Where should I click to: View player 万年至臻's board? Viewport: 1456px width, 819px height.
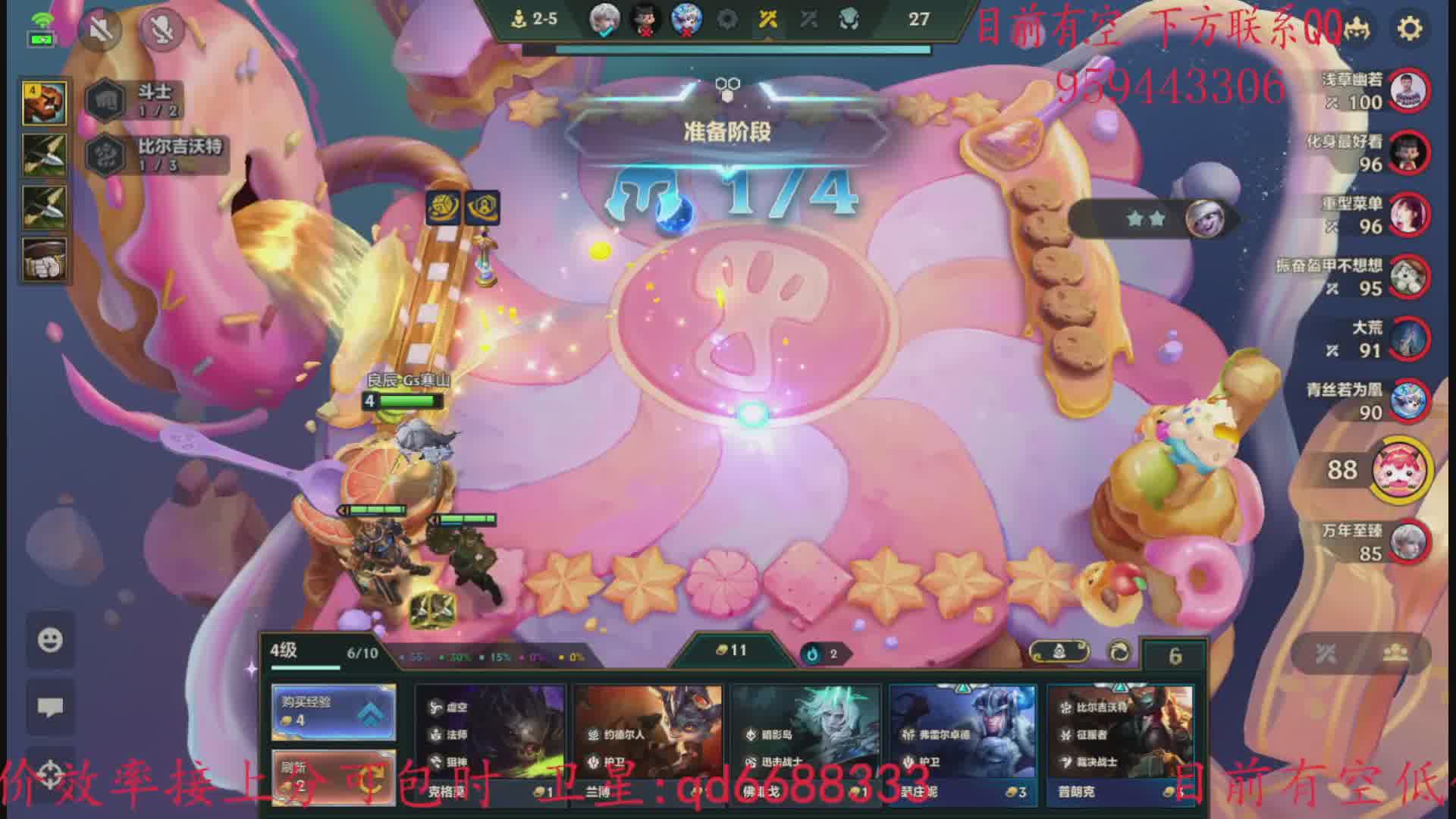[1409, 541]
